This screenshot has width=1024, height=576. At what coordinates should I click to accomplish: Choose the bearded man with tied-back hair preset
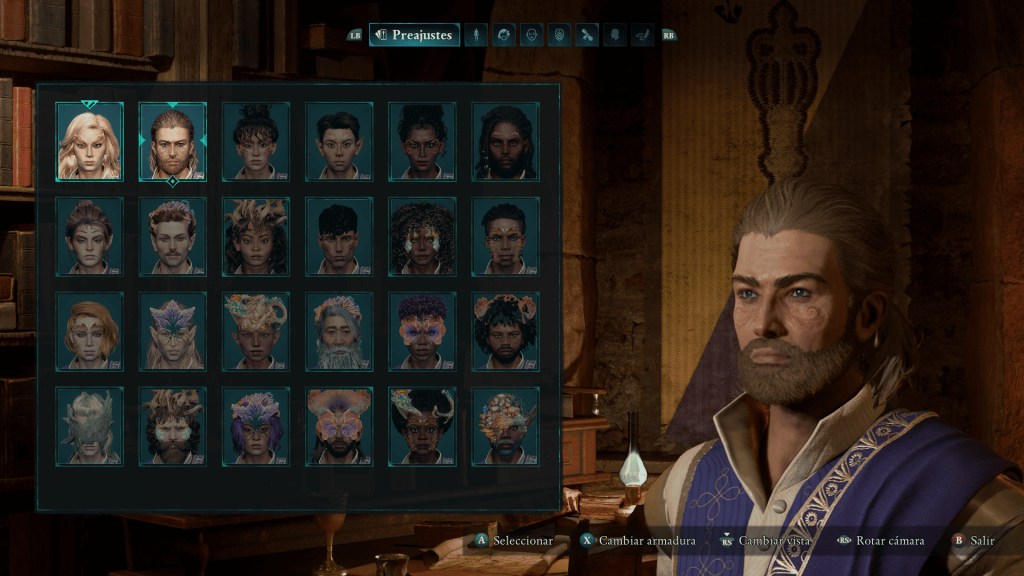(x=173, y=141)
